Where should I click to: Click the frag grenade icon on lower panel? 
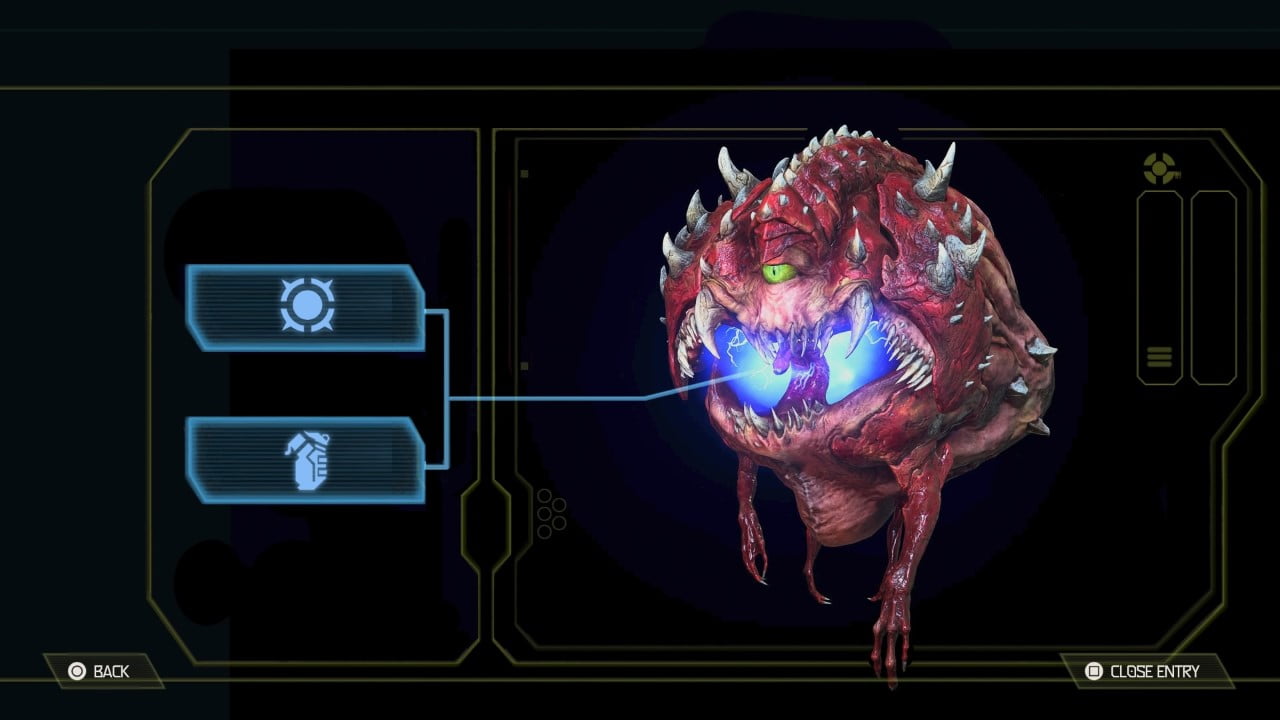pyautogui.click(x=310, y=460)
